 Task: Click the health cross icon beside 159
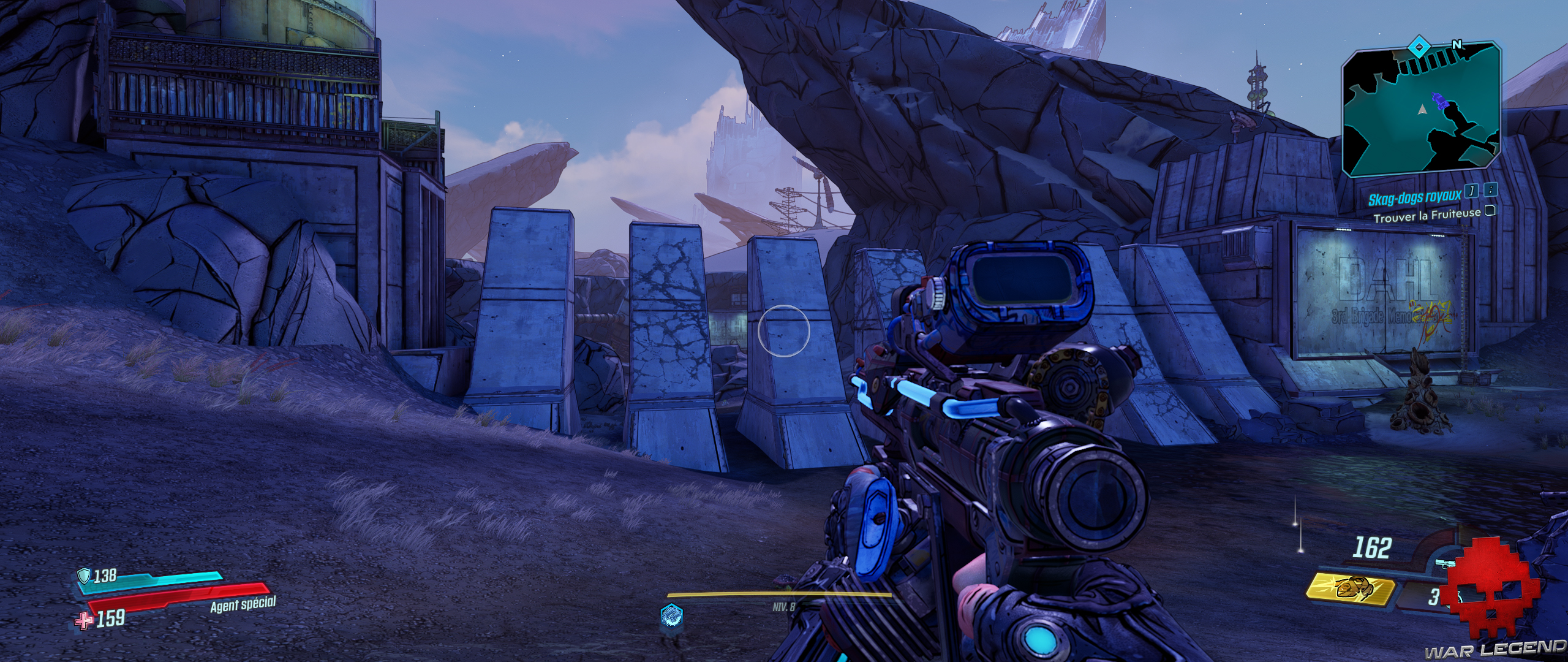pos(86,620)
